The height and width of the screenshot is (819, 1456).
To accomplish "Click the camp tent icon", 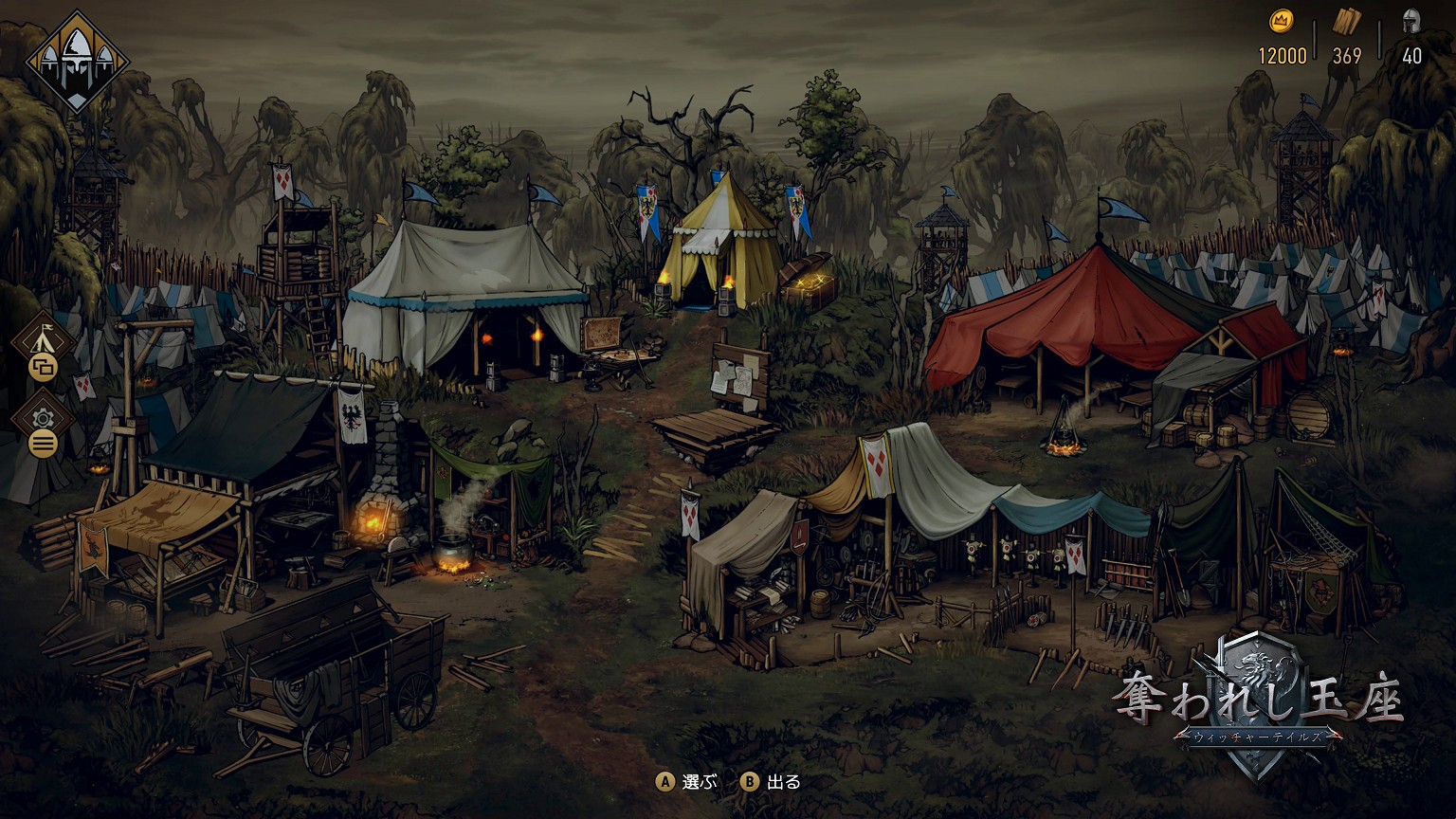I will click(x=43, y=338).
